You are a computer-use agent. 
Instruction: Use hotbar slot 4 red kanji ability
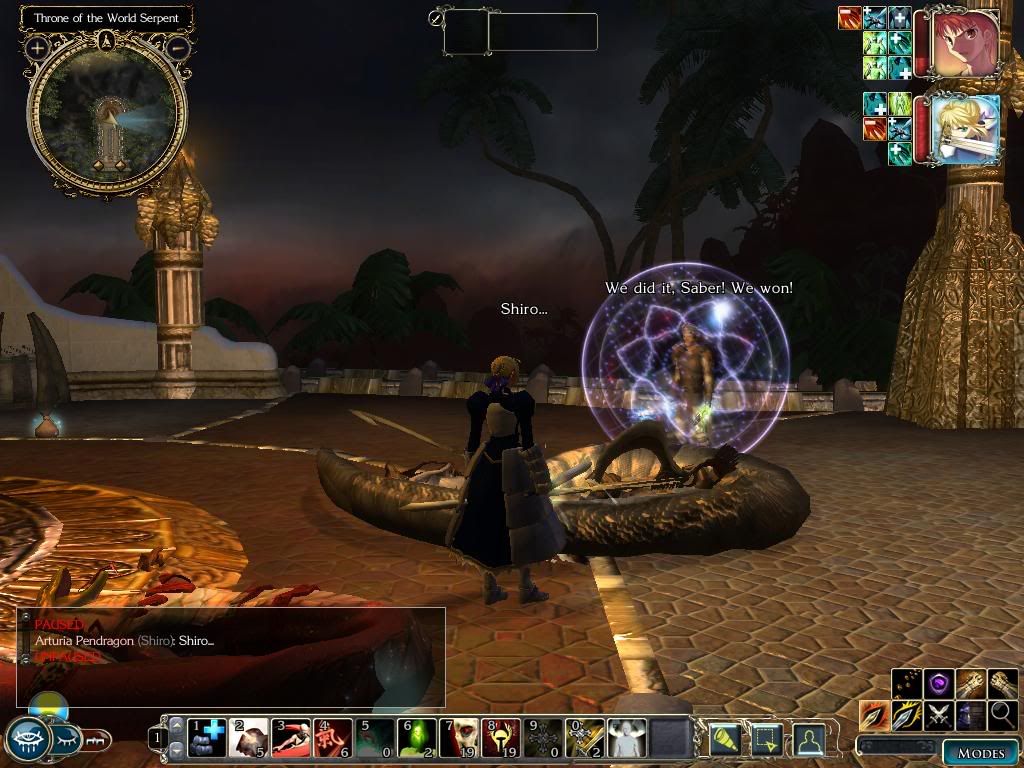(334, 737)
